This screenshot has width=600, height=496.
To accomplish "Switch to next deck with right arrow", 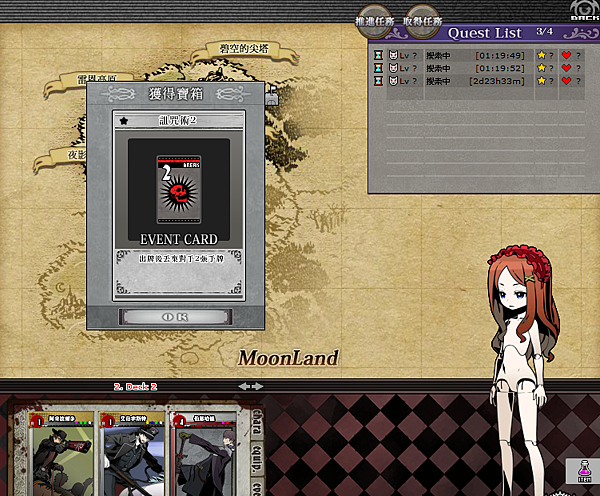I will [259, 386].
